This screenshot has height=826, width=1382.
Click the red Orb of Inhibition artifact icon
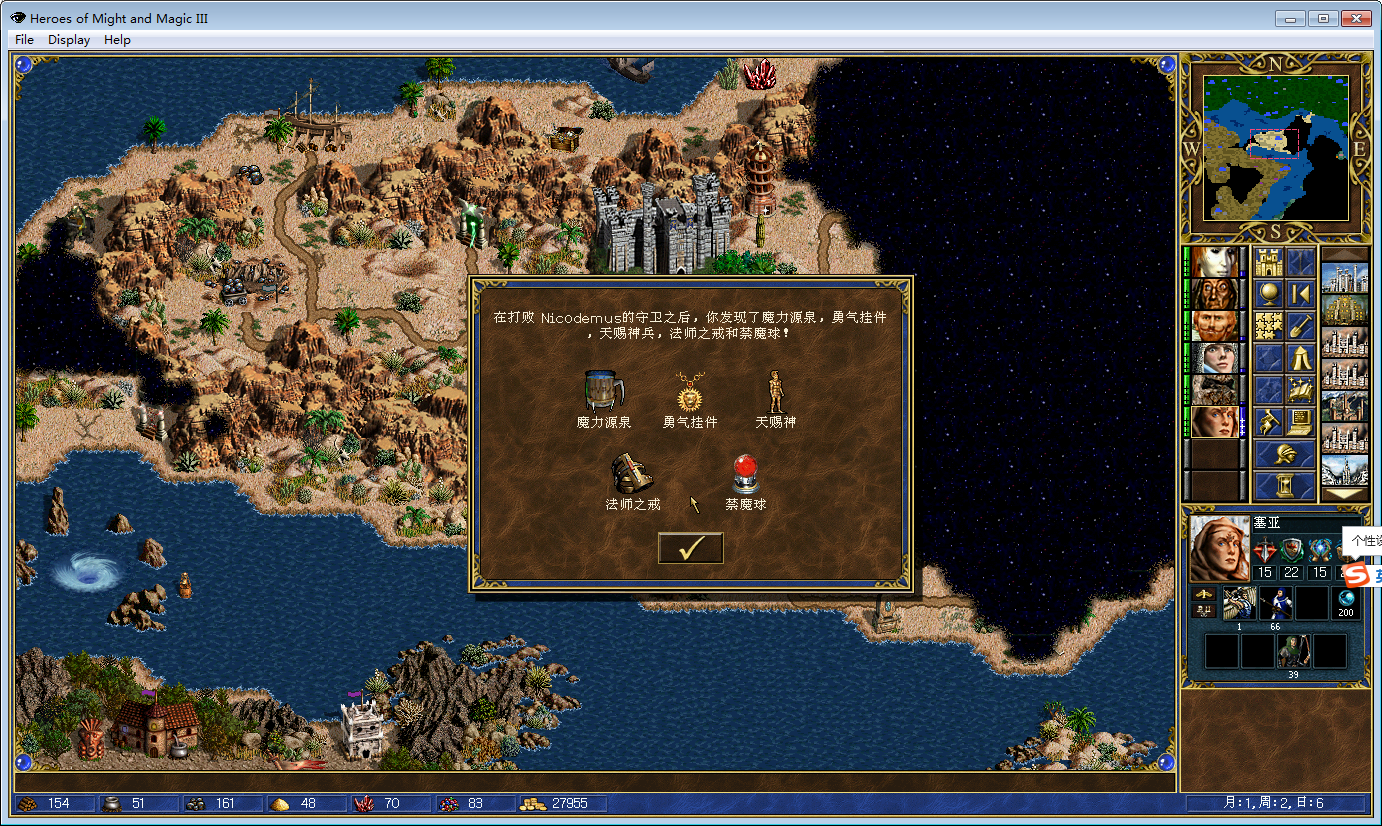coord(745,474)
